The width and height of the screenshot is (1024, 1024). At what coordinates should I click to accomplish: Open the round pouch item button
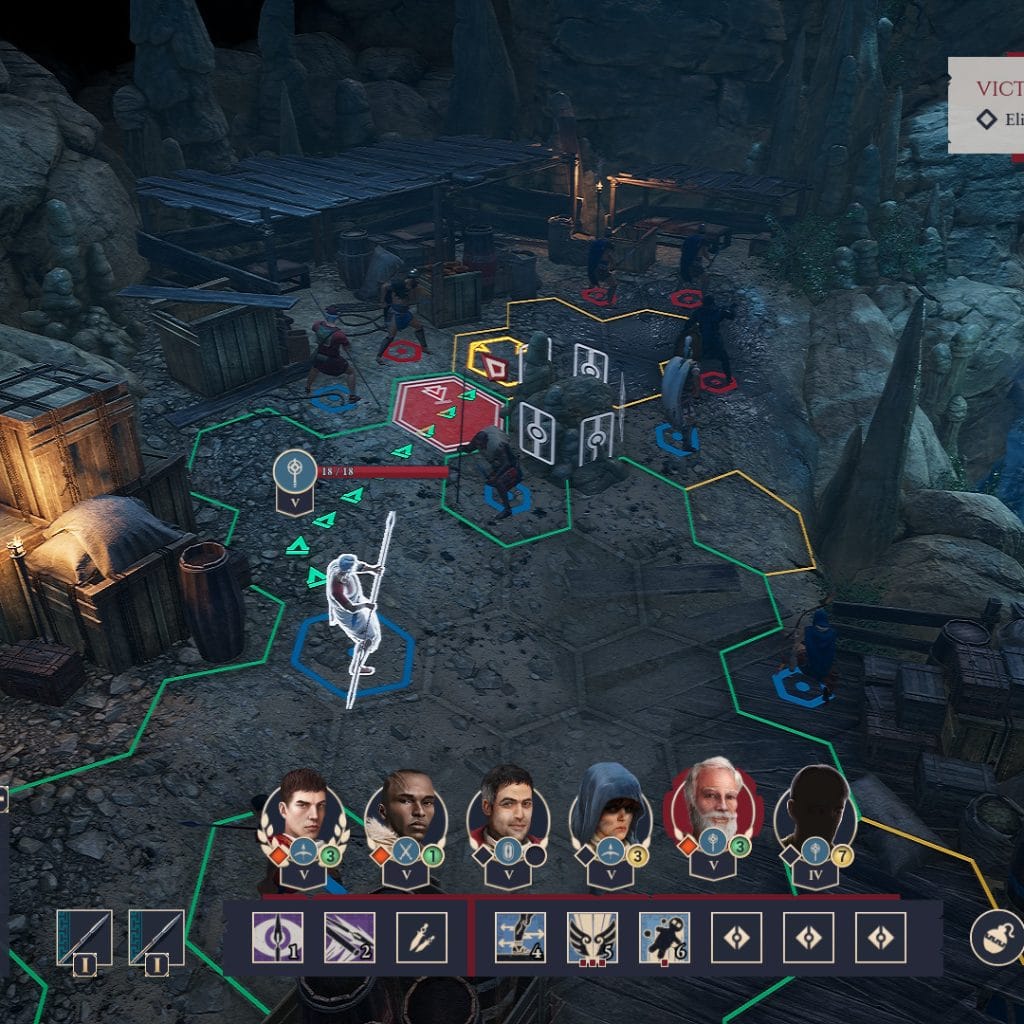pos(996,937)
